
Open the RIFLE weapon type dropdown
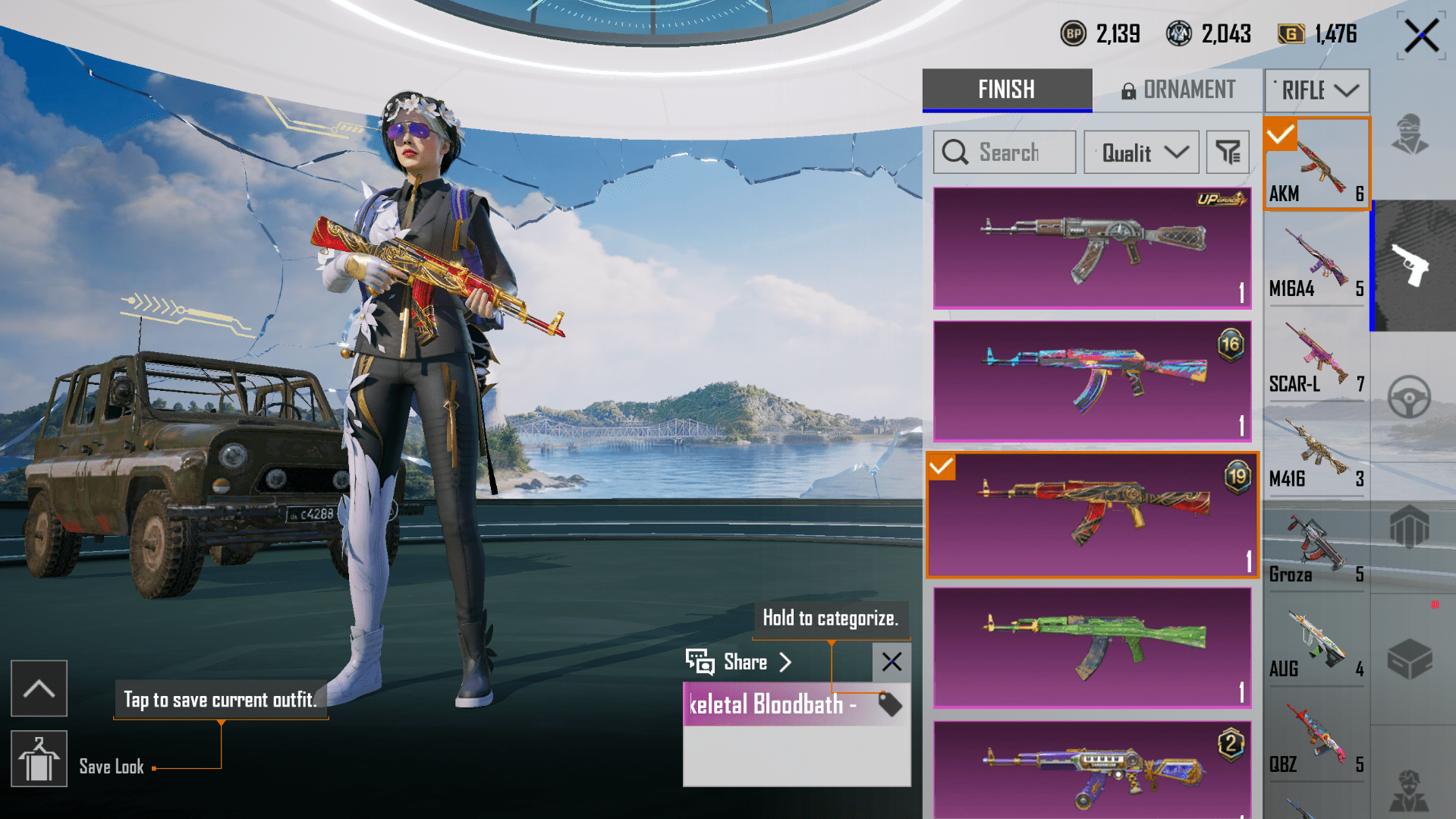(1317, 91)
